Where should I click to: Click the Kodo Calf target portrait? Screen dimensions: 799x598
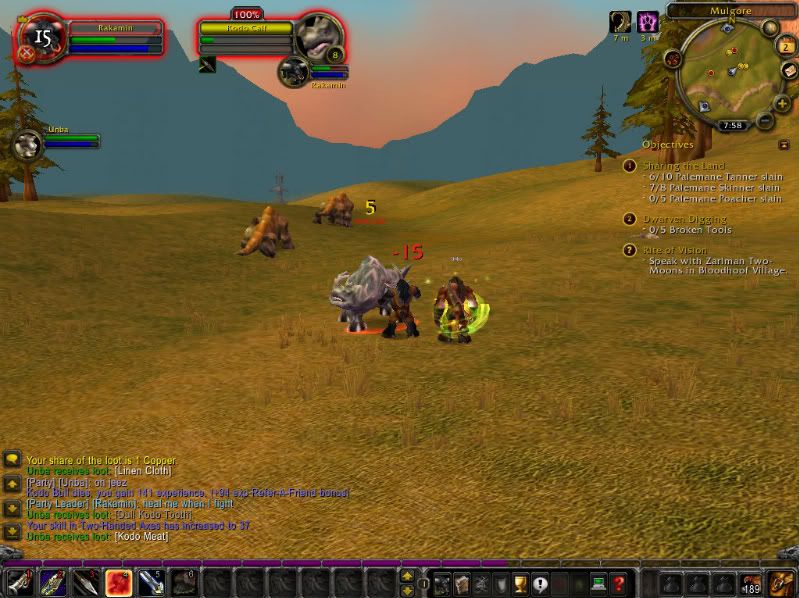(319, 37)
